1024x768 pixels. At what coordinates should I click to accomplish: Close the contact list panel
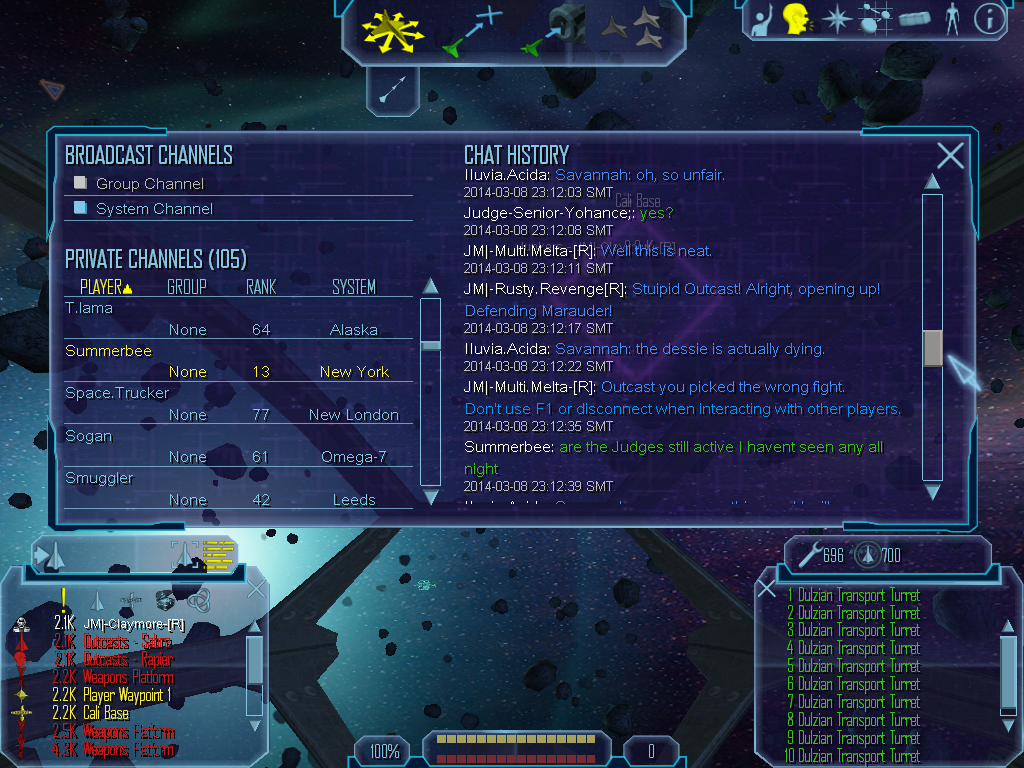pyautogui.click(x=256, y=588)
